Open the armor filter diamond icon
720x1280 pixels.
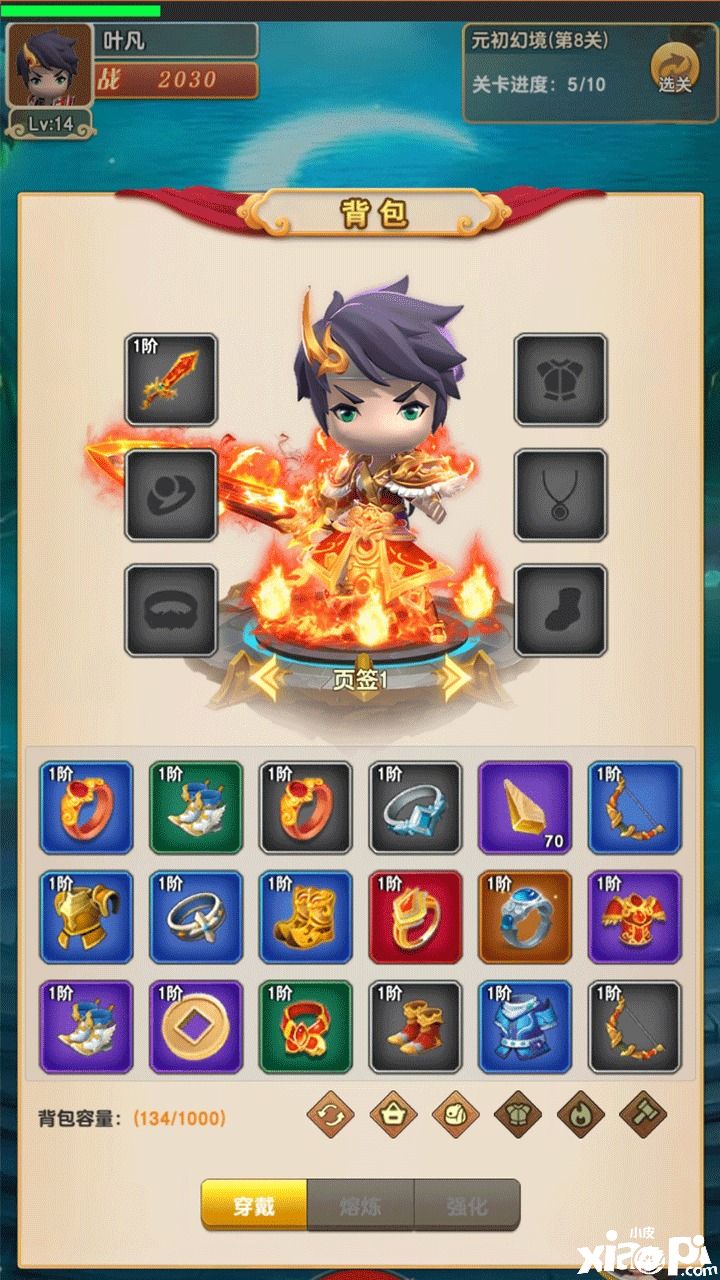pyautogui.click(x=518, y=1115)
